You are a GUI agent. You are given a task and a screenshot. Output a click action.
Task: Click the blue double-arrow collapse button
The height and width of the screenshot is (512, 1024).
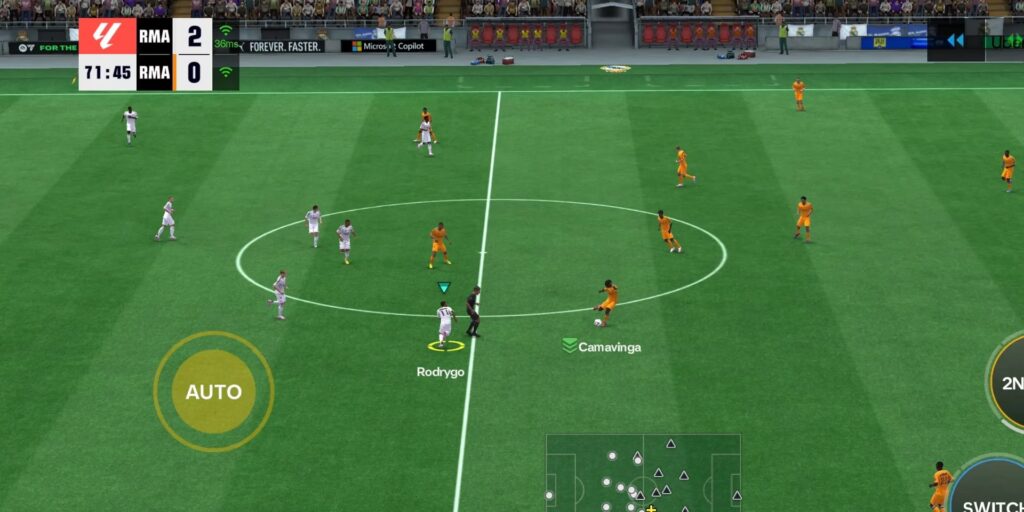[x=955, y=40]
